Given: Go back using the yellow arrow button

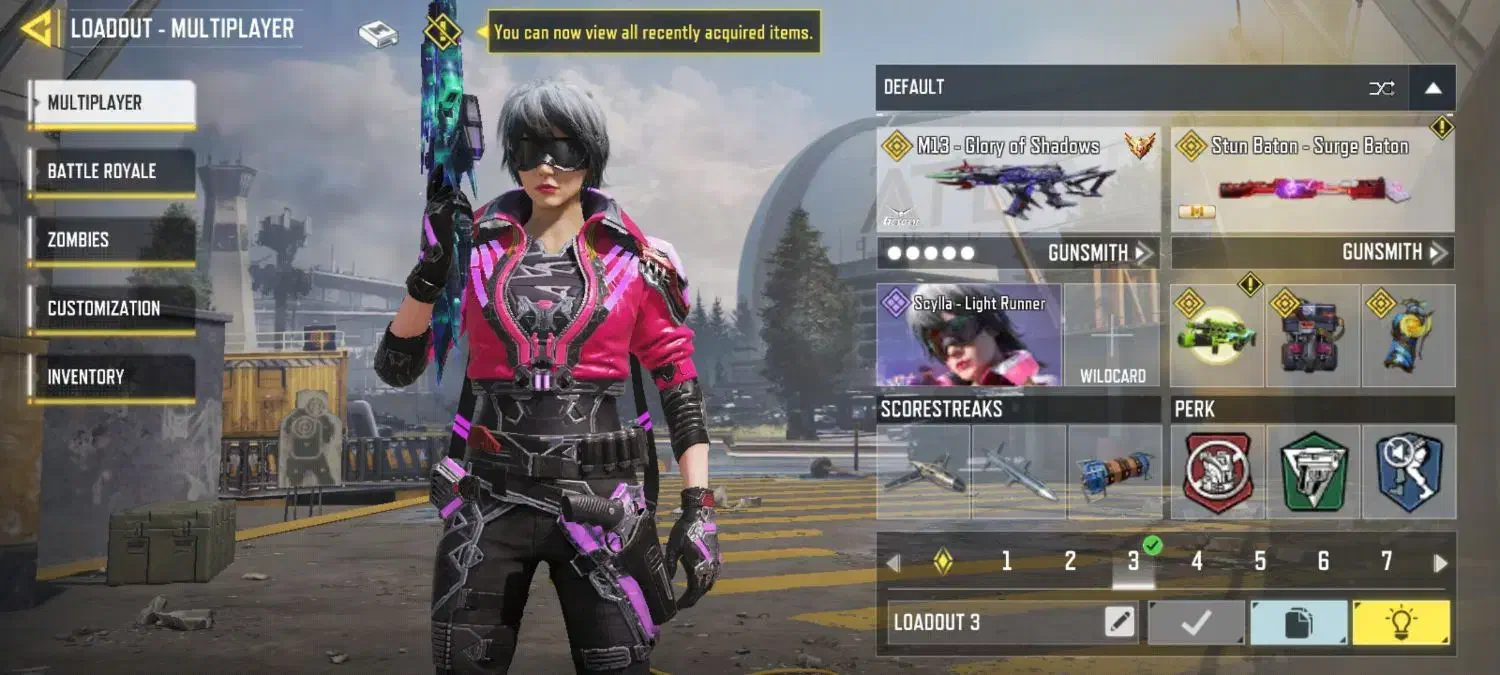Looking at the screenshot, I should [37, 29].
